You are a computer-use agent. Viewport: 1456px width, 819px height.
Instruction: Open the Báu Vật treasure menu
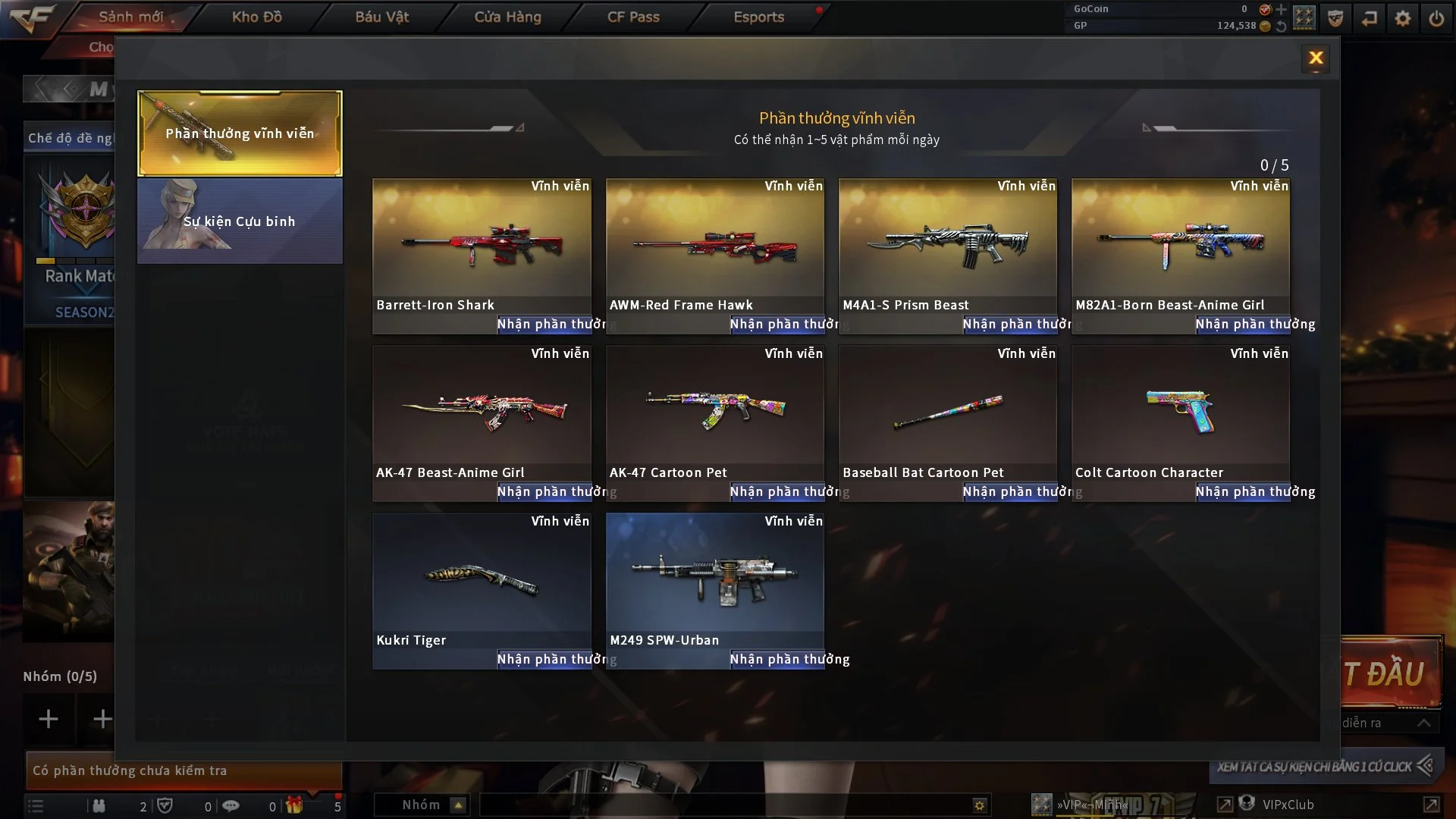(x=382, y=17)
